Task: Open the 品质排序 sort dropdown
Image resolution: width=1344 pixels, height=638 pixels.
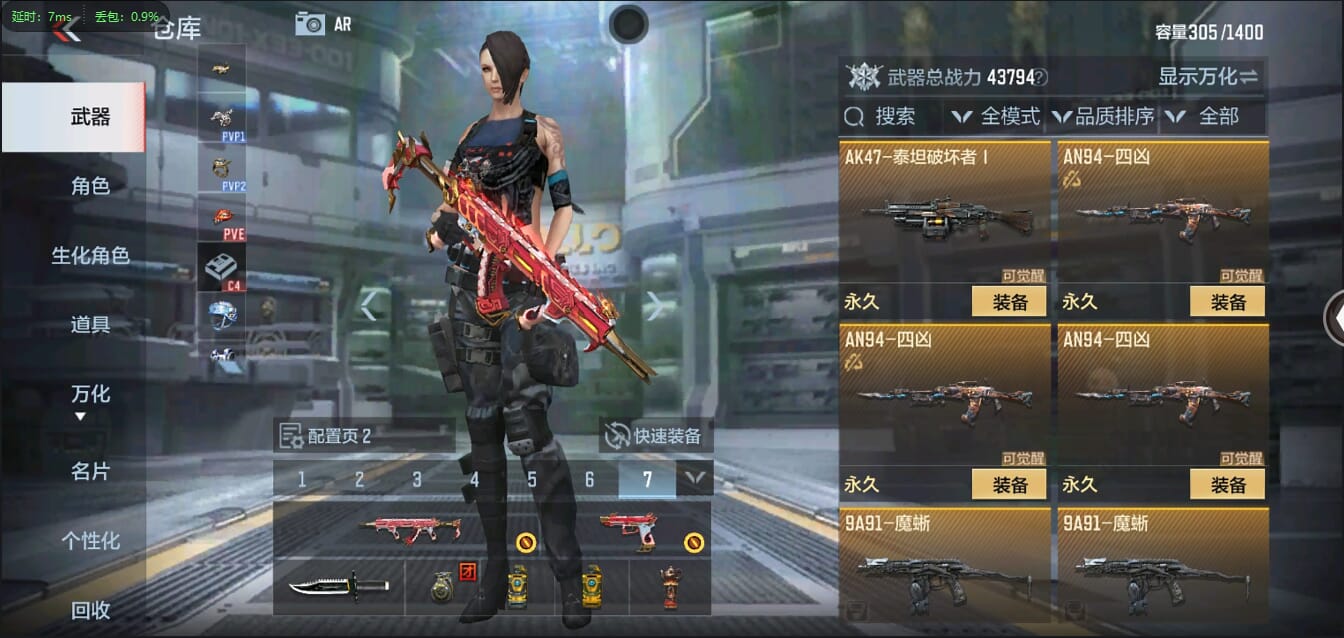Action: pos(1103,117)
